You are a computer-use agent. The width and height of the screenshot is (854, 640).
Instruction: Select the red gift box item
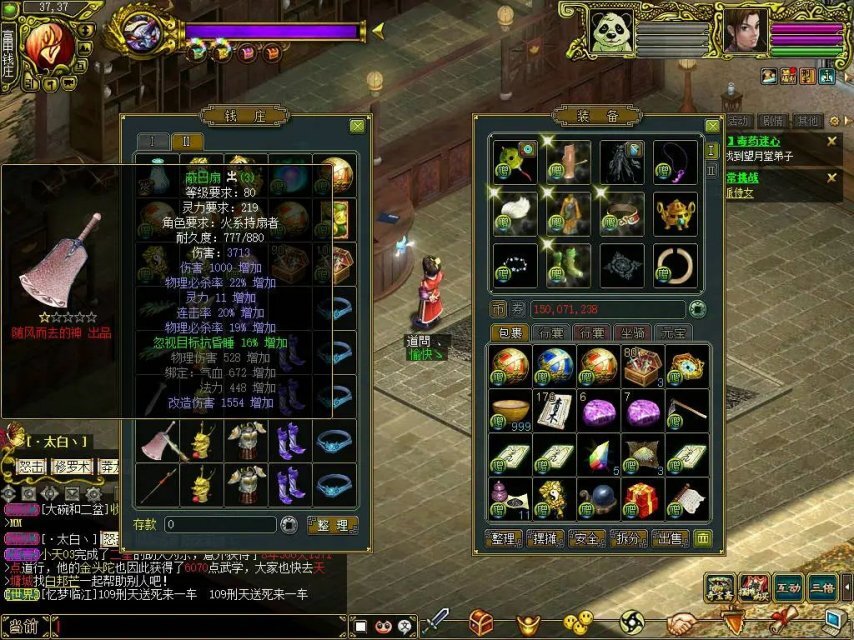[641, 498]
